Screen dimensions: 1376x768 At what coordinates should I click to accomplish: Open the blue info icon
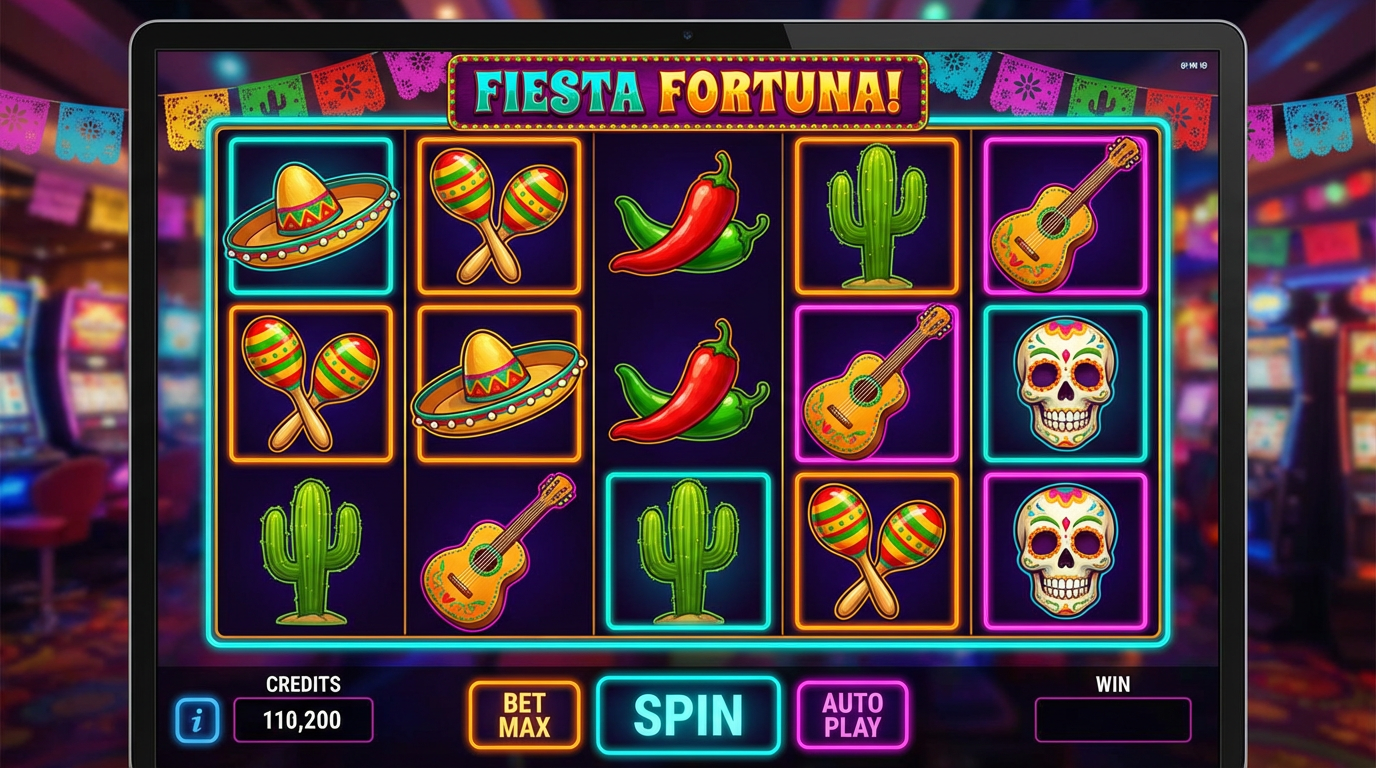click(x=197, y=719)
